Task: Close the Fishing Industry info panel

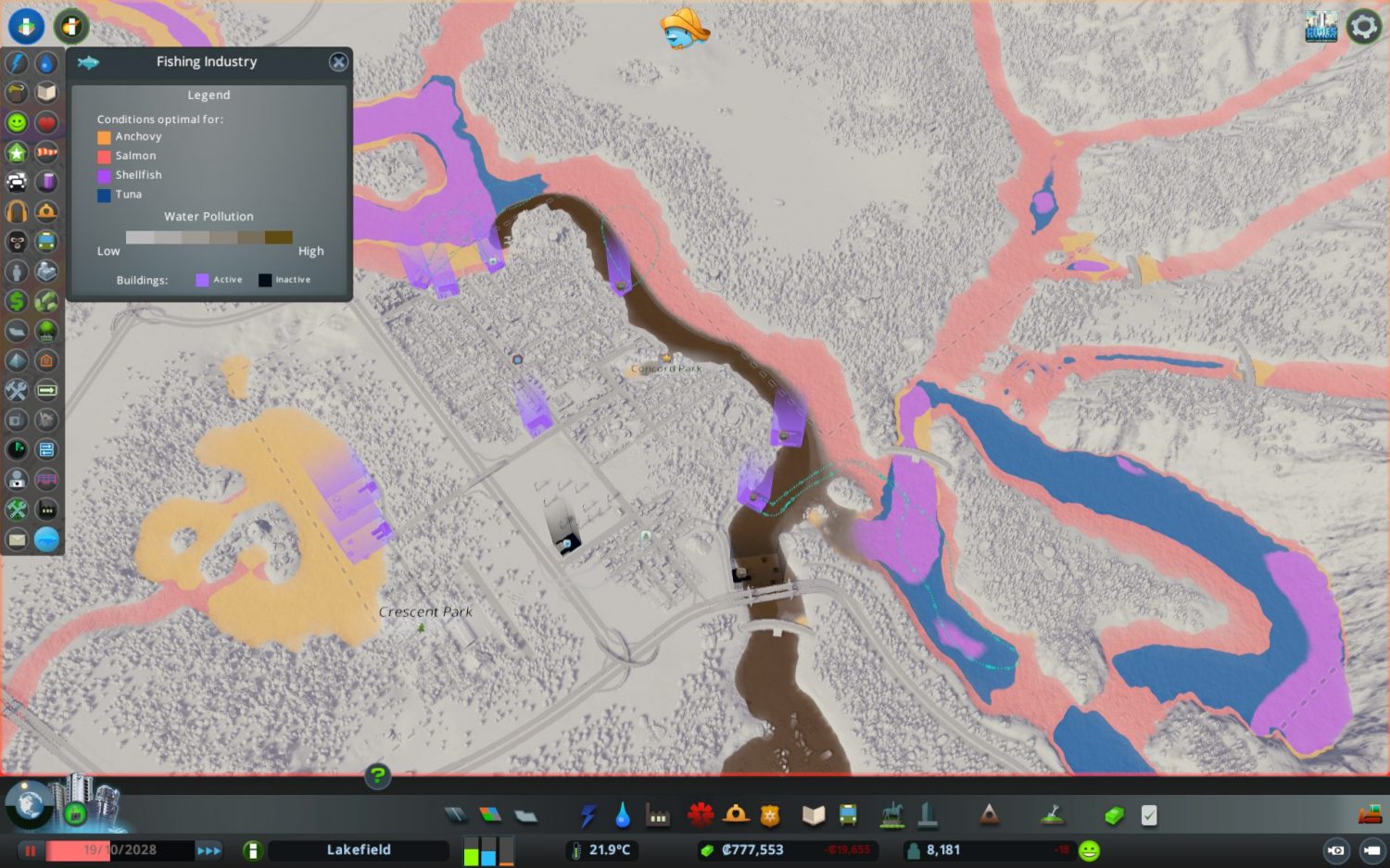Action: 338,62
